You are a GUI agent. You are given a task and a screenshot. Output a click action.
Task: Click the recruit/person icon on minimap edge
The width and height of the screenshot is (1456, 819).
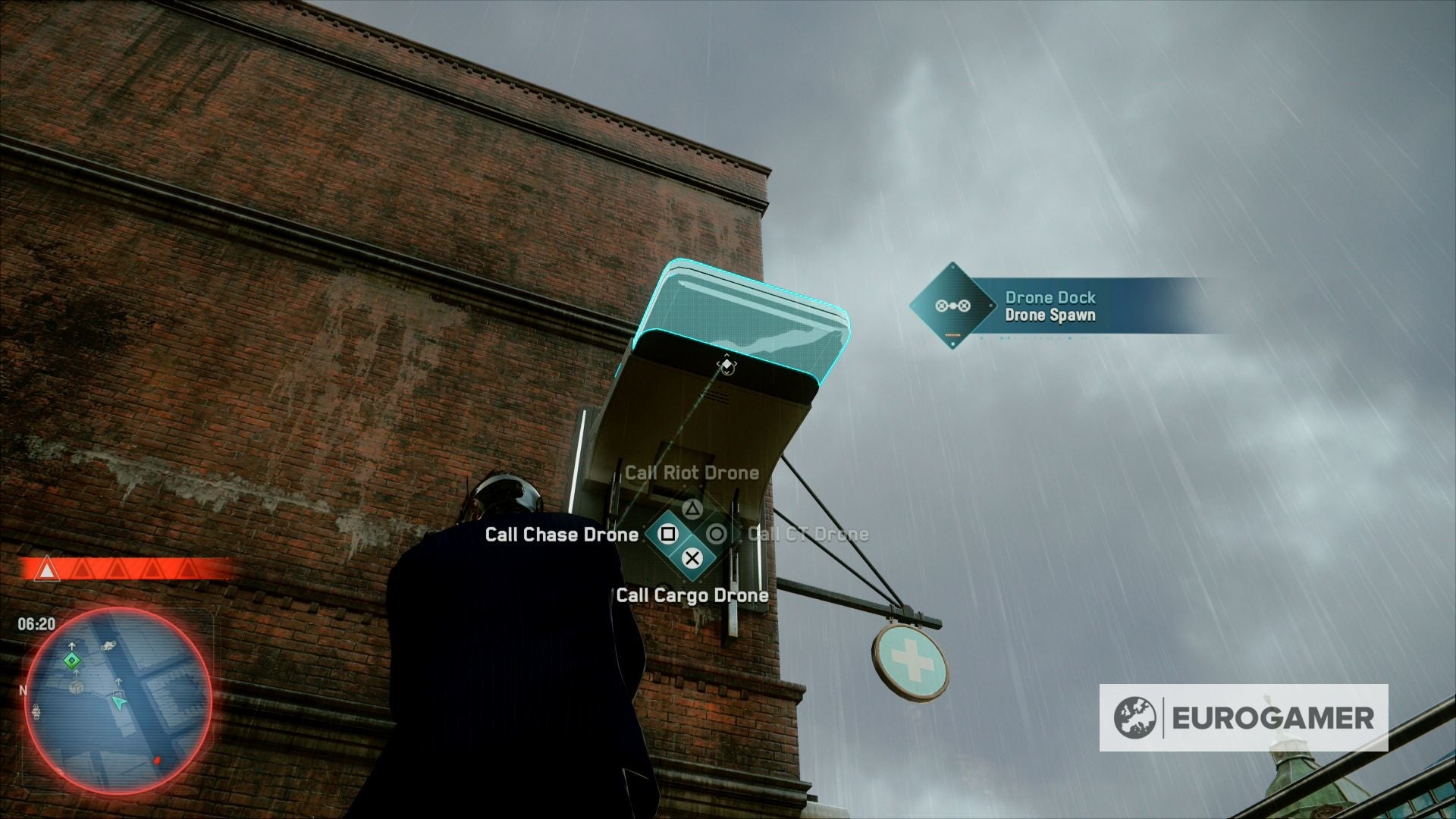click(x=38, y=711)
